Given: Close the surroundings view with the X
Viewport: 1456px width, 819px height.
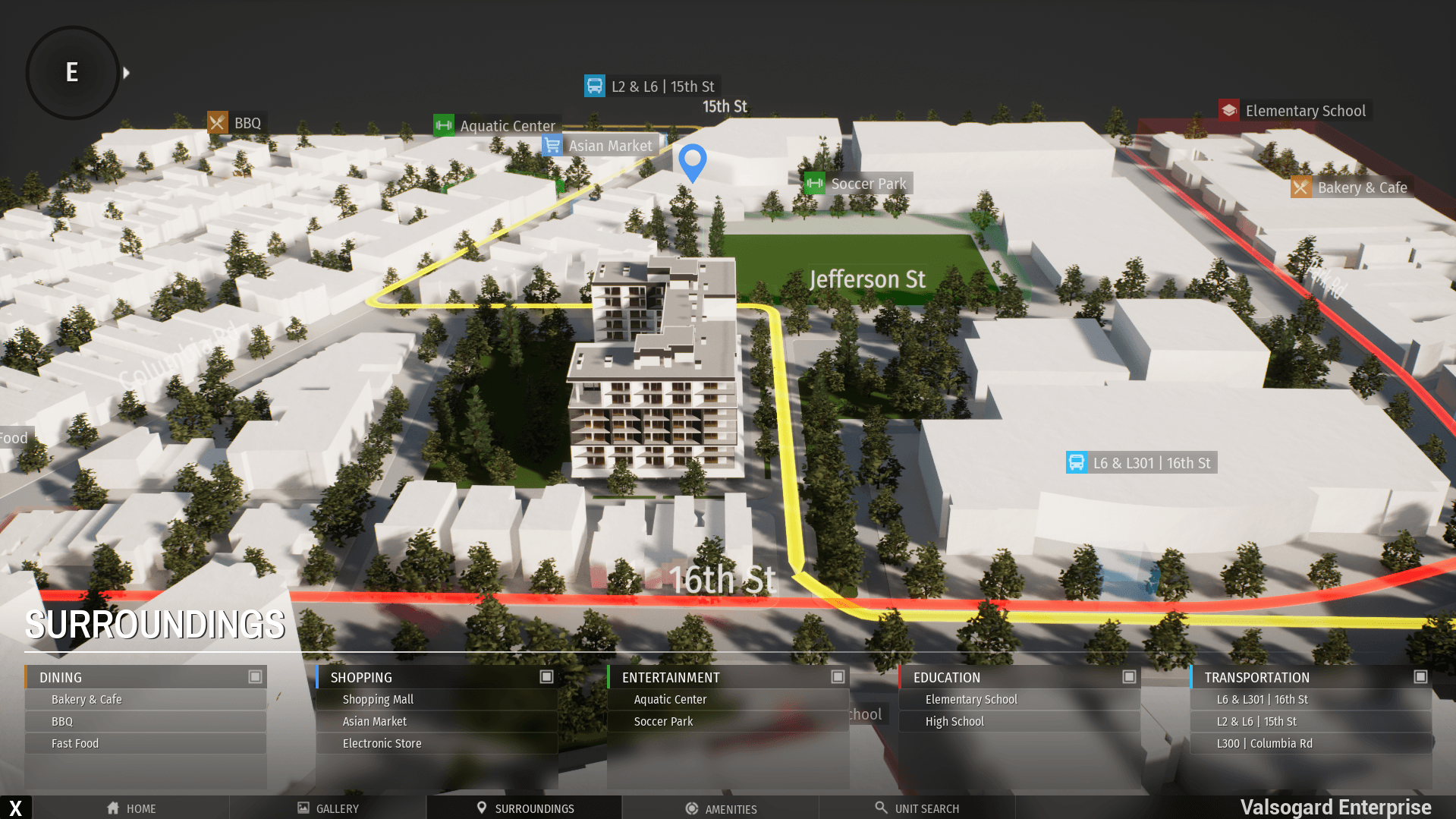Looking at the screenshot, I should click(x=15, y=807).
